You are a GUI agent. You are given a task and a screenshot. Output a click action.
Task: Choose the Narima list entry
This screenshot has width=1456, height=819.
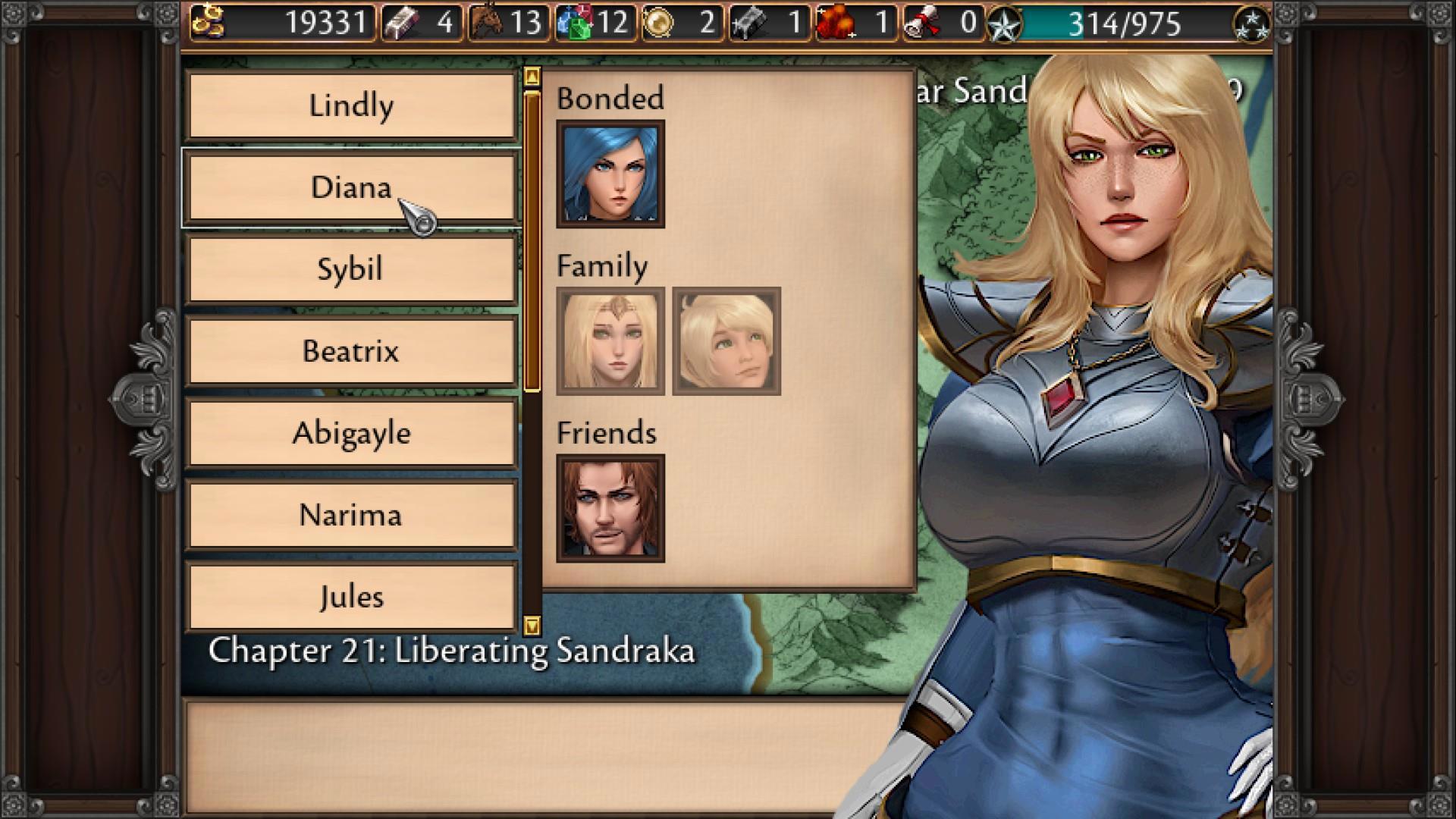pos(351,515)
